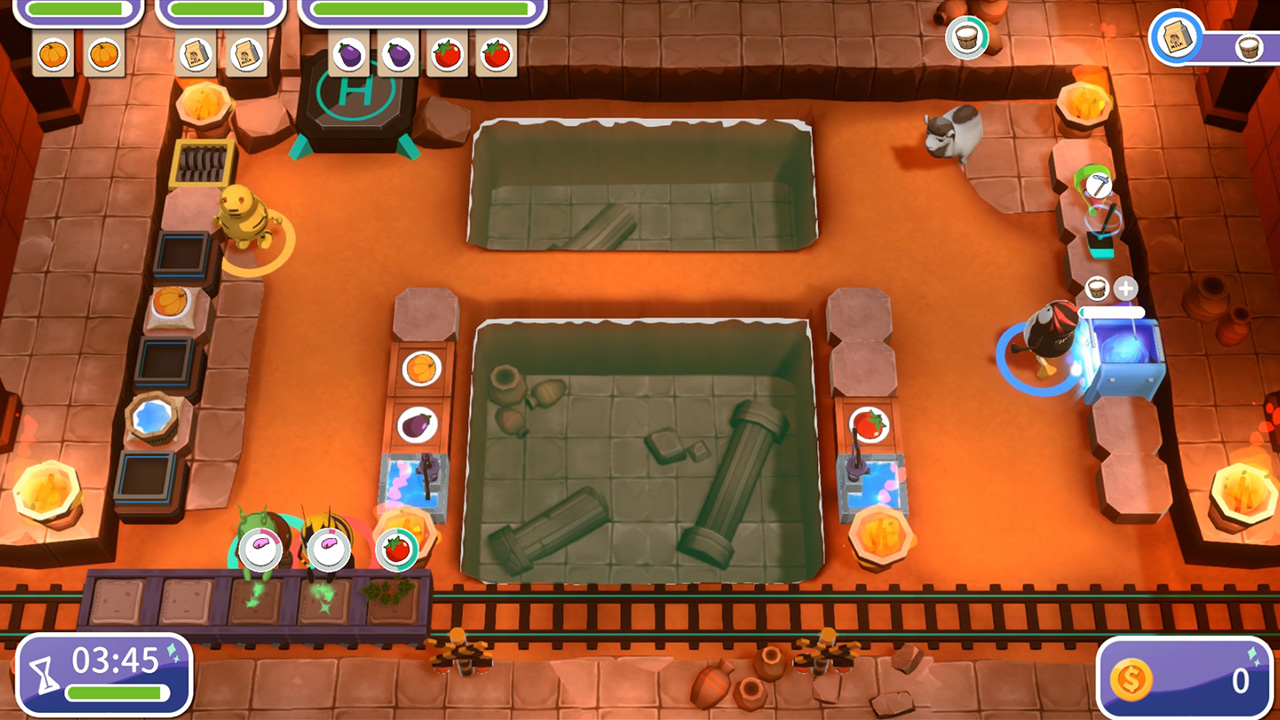Click the plated tomato on the right counter
The image size is (1280, 720).
tap(866, 424)
